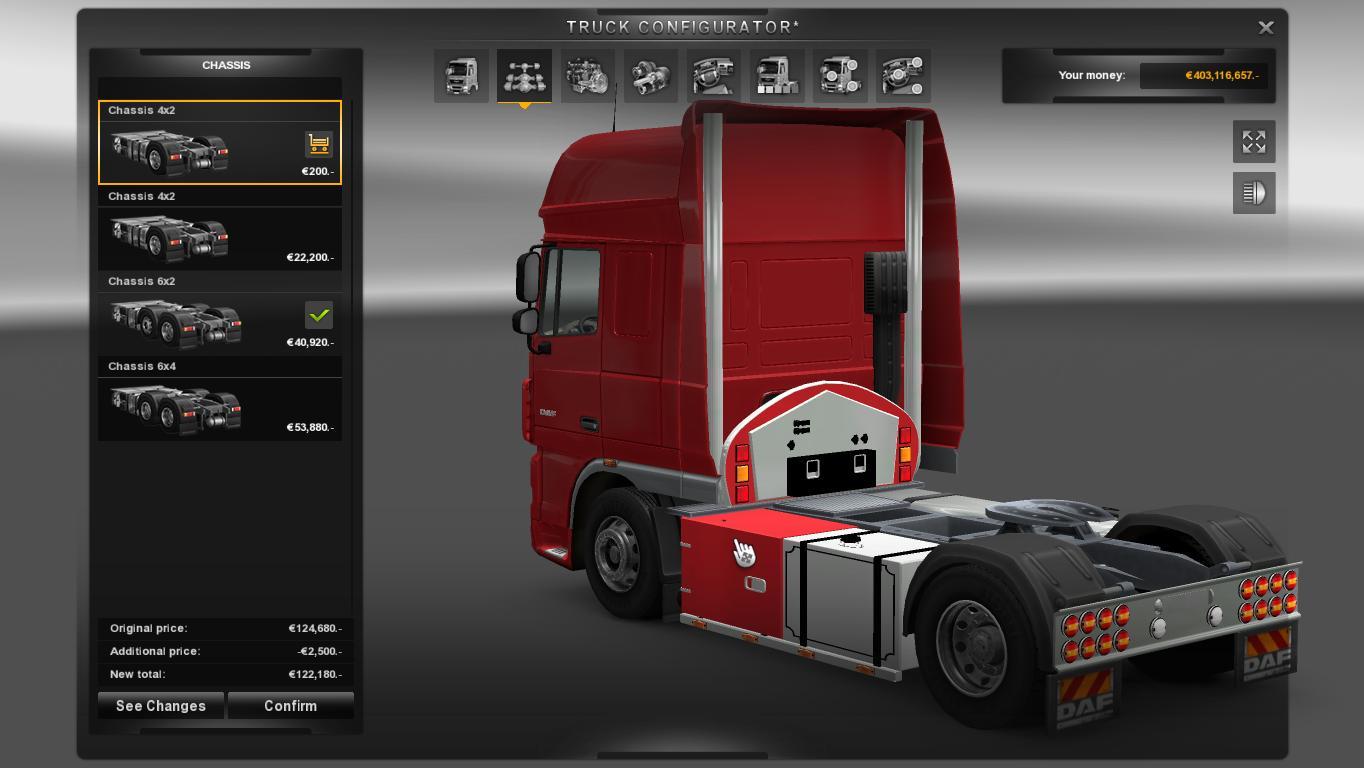The image size is (1364, 768).
Task: Add the €200 chassis to cart
Action: coord(318,145)
